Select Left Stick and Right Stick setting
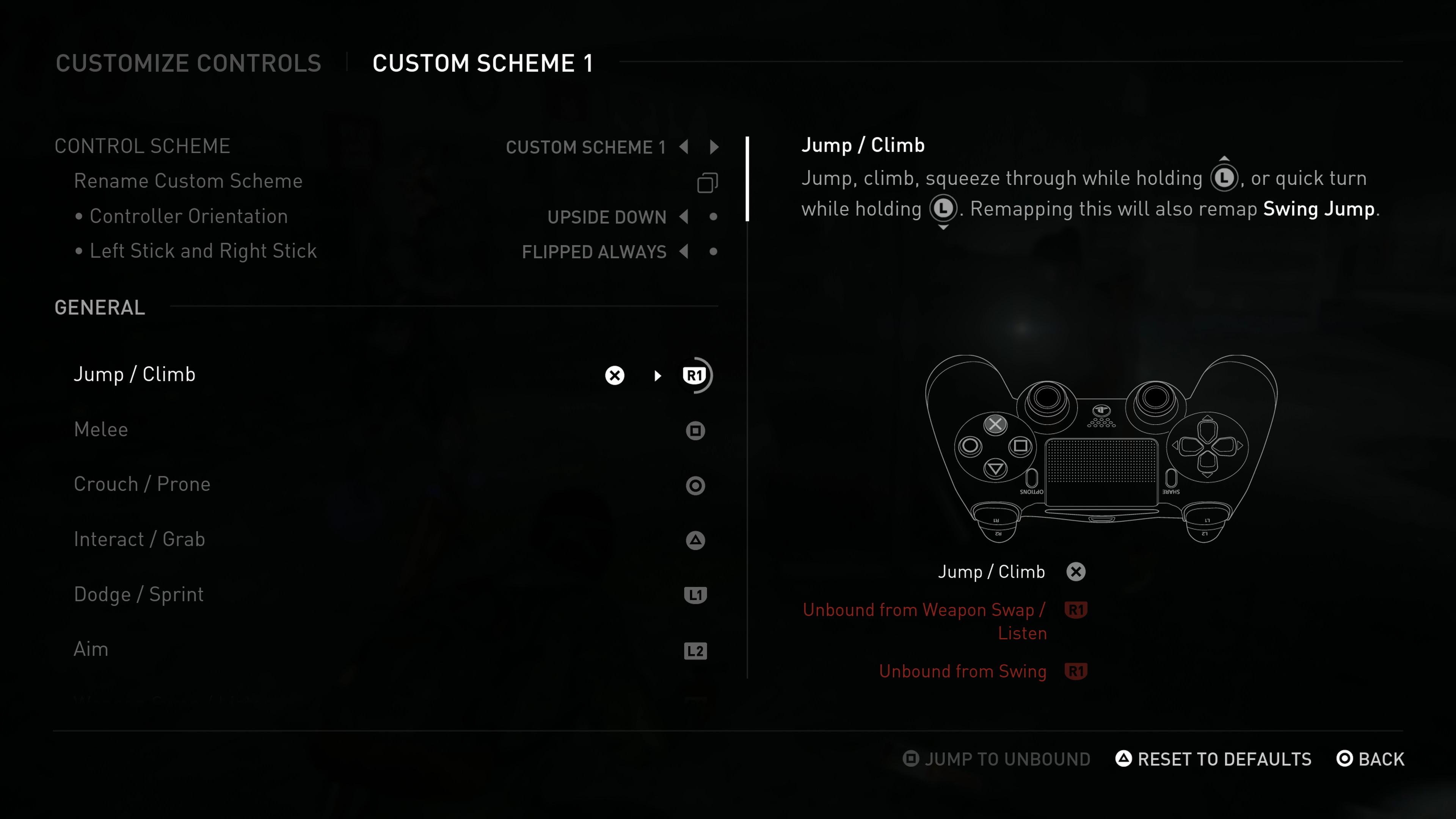 pos(204,250)
